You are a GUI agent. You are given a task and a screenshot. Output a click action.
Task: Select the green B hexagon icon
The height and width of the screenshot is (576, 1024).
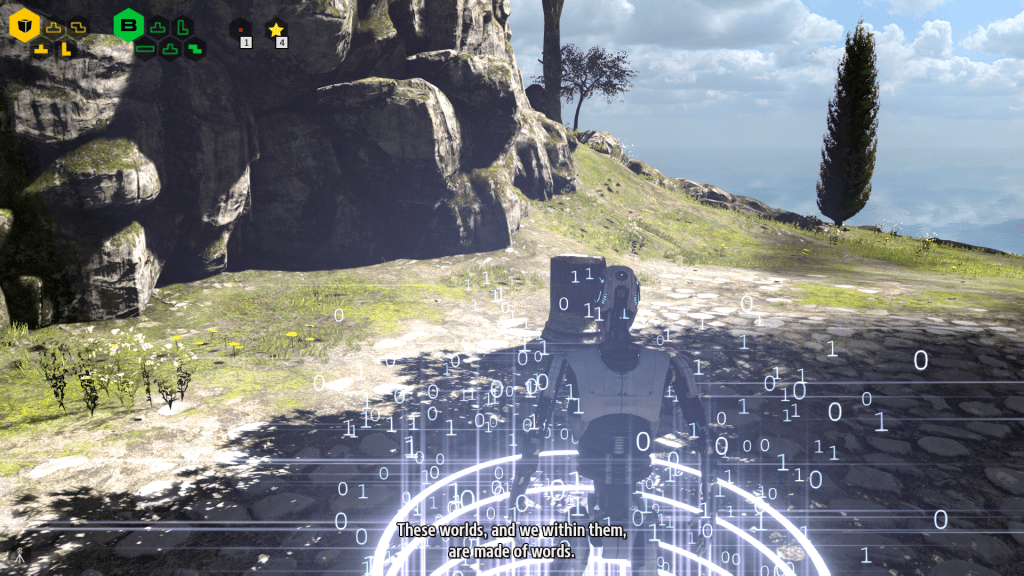[x=129, y=26]
